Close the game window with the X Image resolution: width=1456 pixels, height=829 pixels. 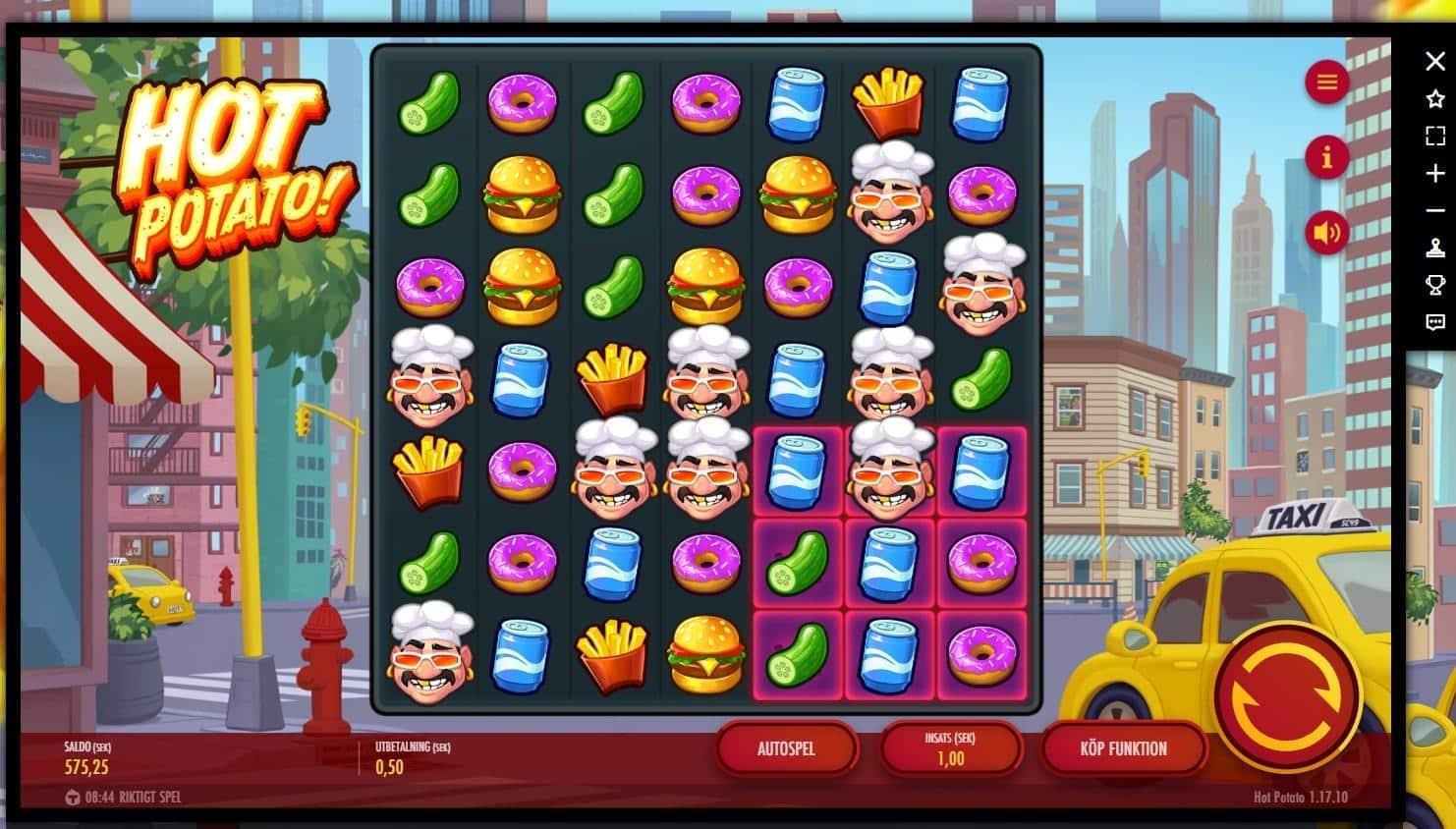pyautogui.click(x=1434, y=61)
